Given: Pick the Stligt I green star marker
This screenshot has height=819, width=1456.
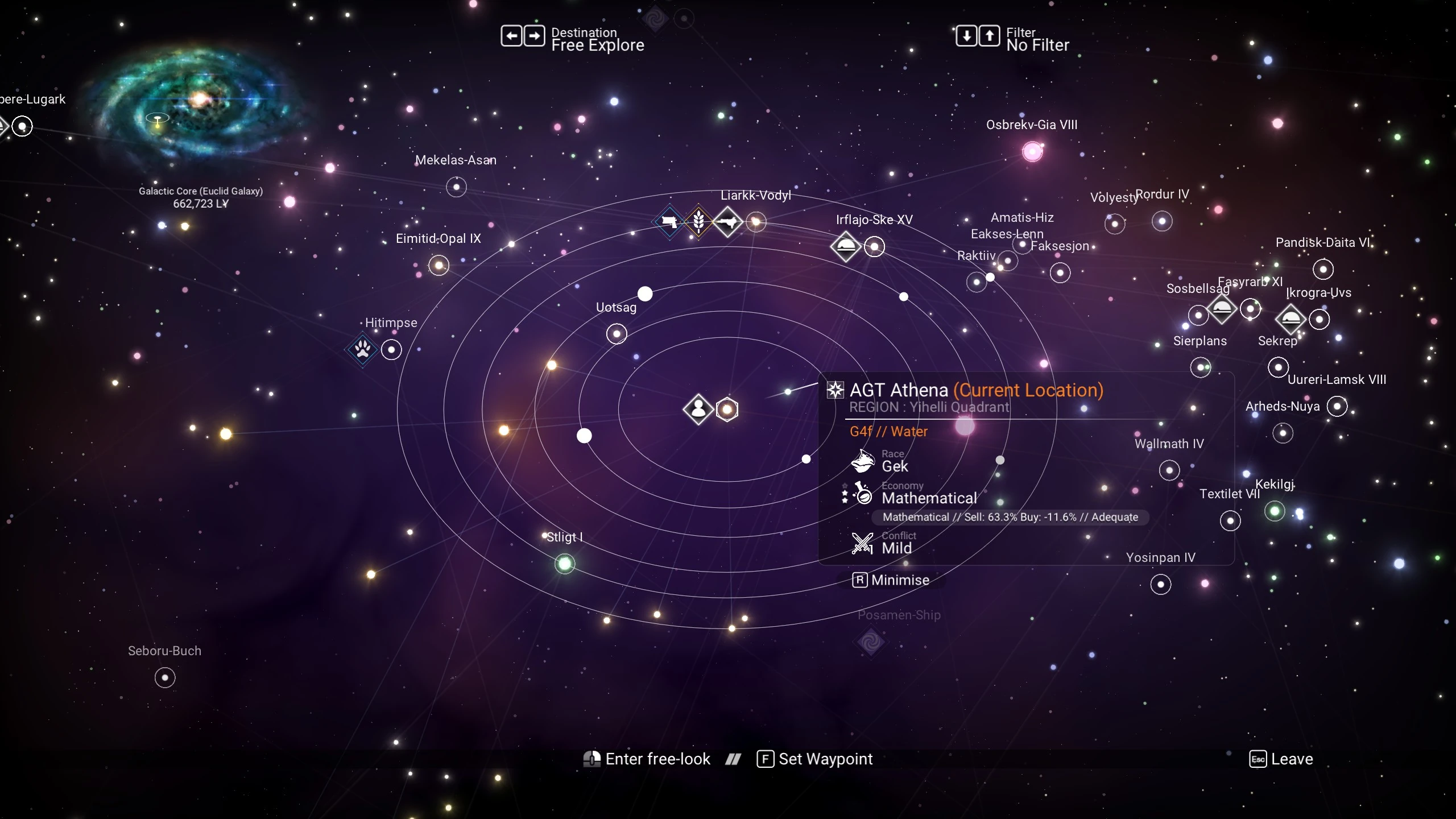Looking at the screenshot, I should point(565,564).
